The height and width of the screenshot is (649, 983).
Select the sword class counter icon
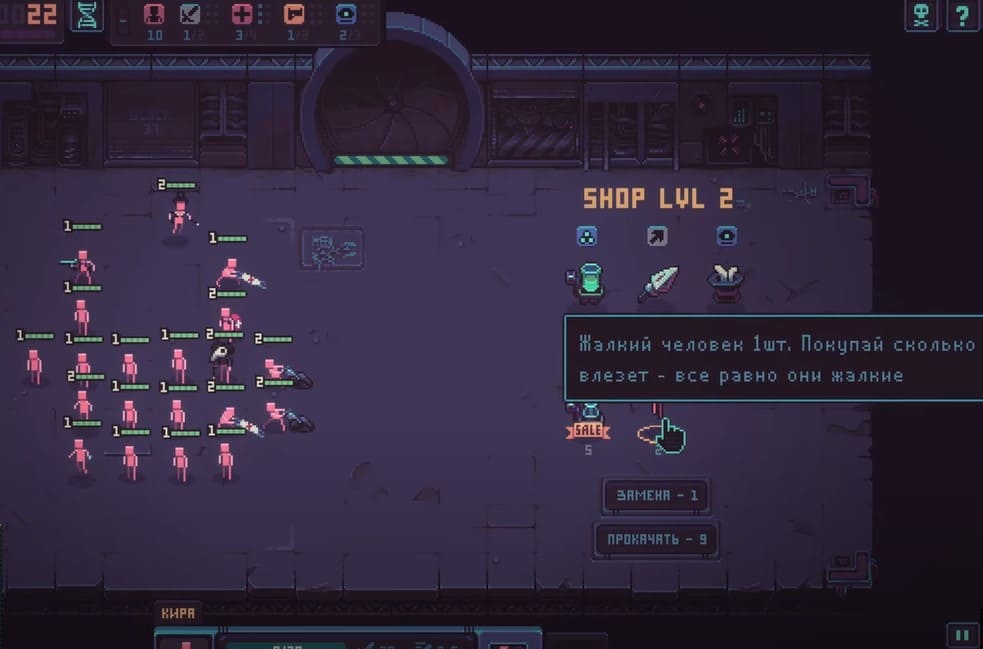click(x=190, y=15)
